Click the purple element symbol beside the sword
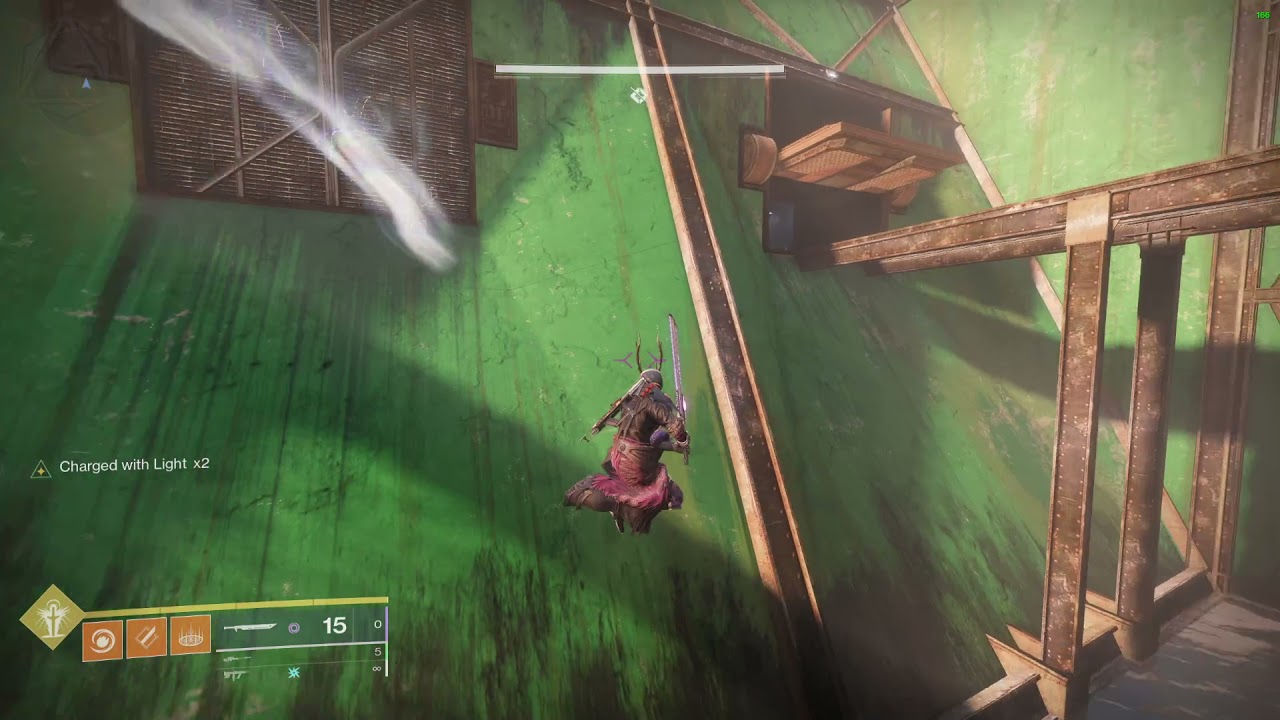The width and height of the screenshot is (1280, 720). (x=293, y=627)
